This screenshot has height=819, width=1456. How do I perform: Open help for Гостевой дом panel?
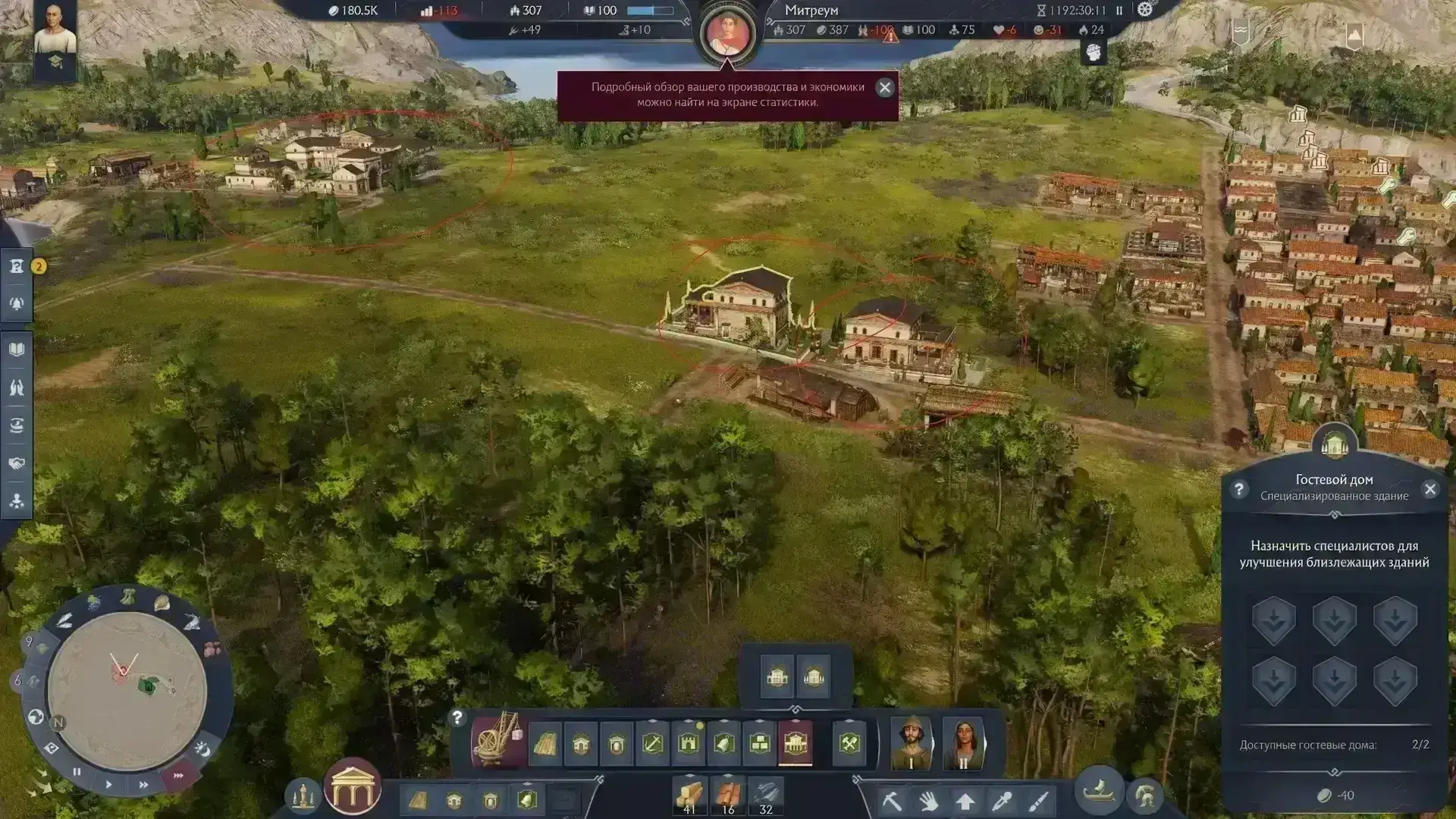(x=1238, y=489)
